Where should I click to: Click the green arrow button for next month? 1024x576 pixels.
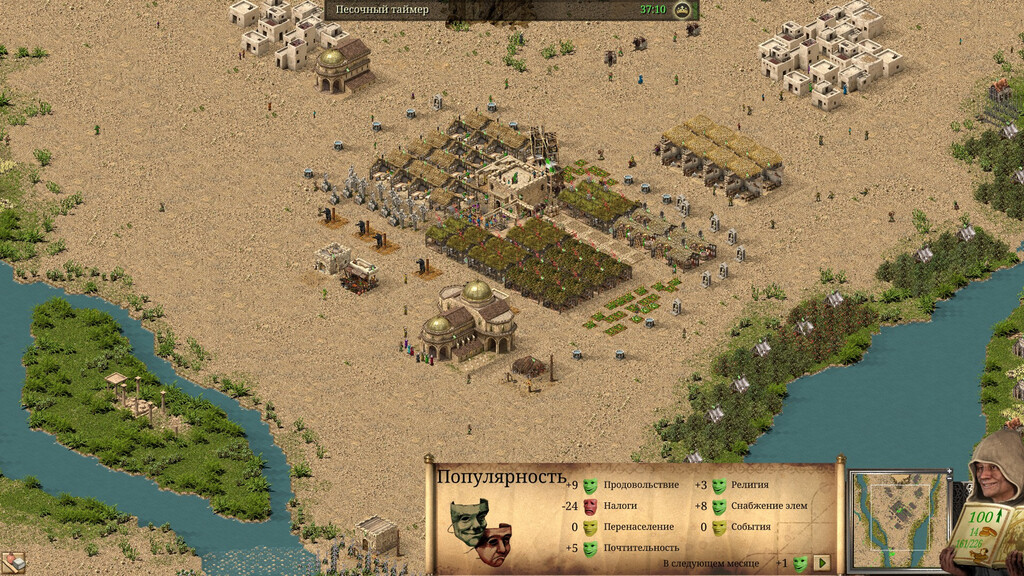coord(822,563)
